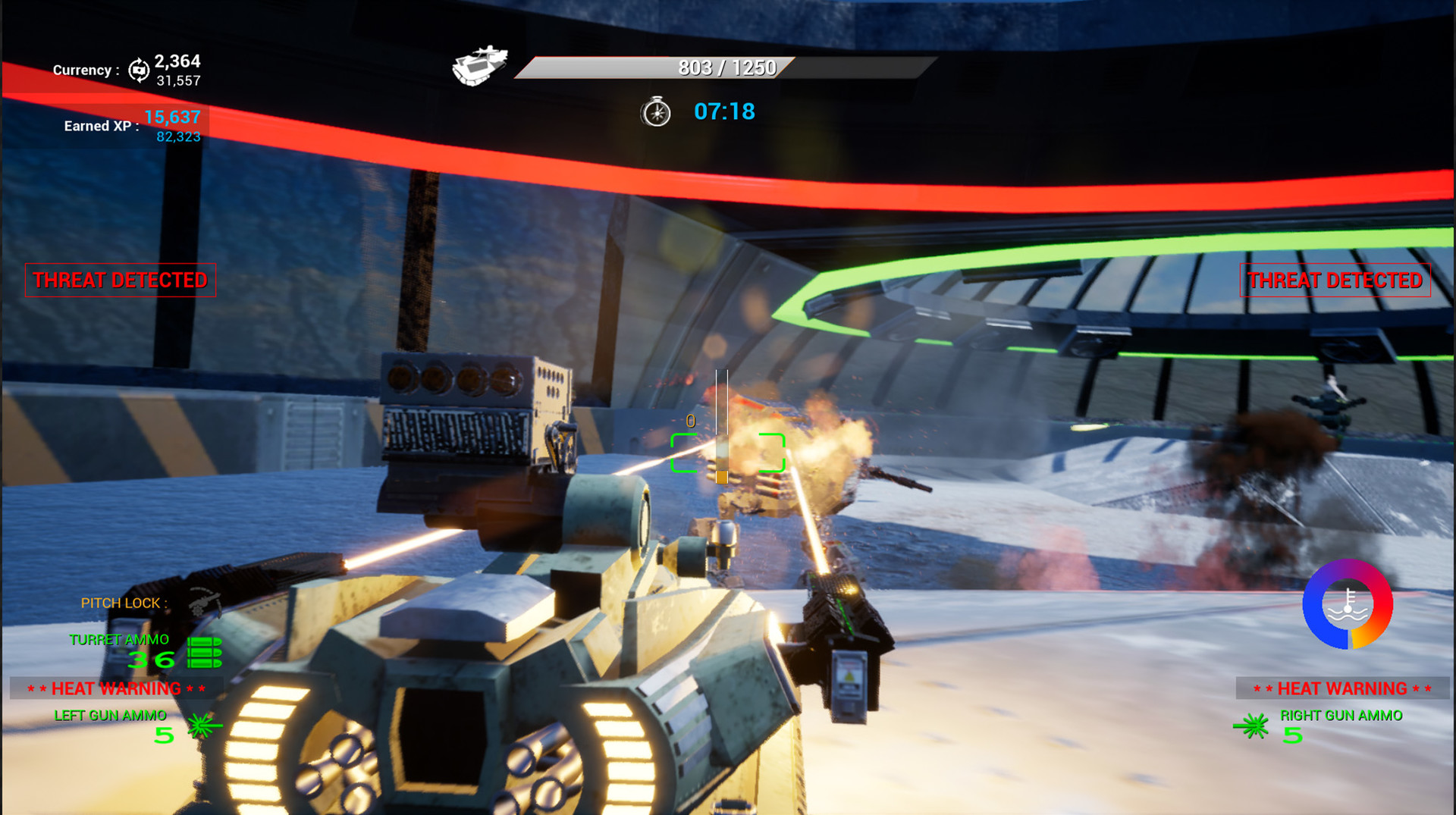This screenshot has width=1456, height=815.
Task: Click the thermometer heat gauge icon
Action: pos(1346,605)
